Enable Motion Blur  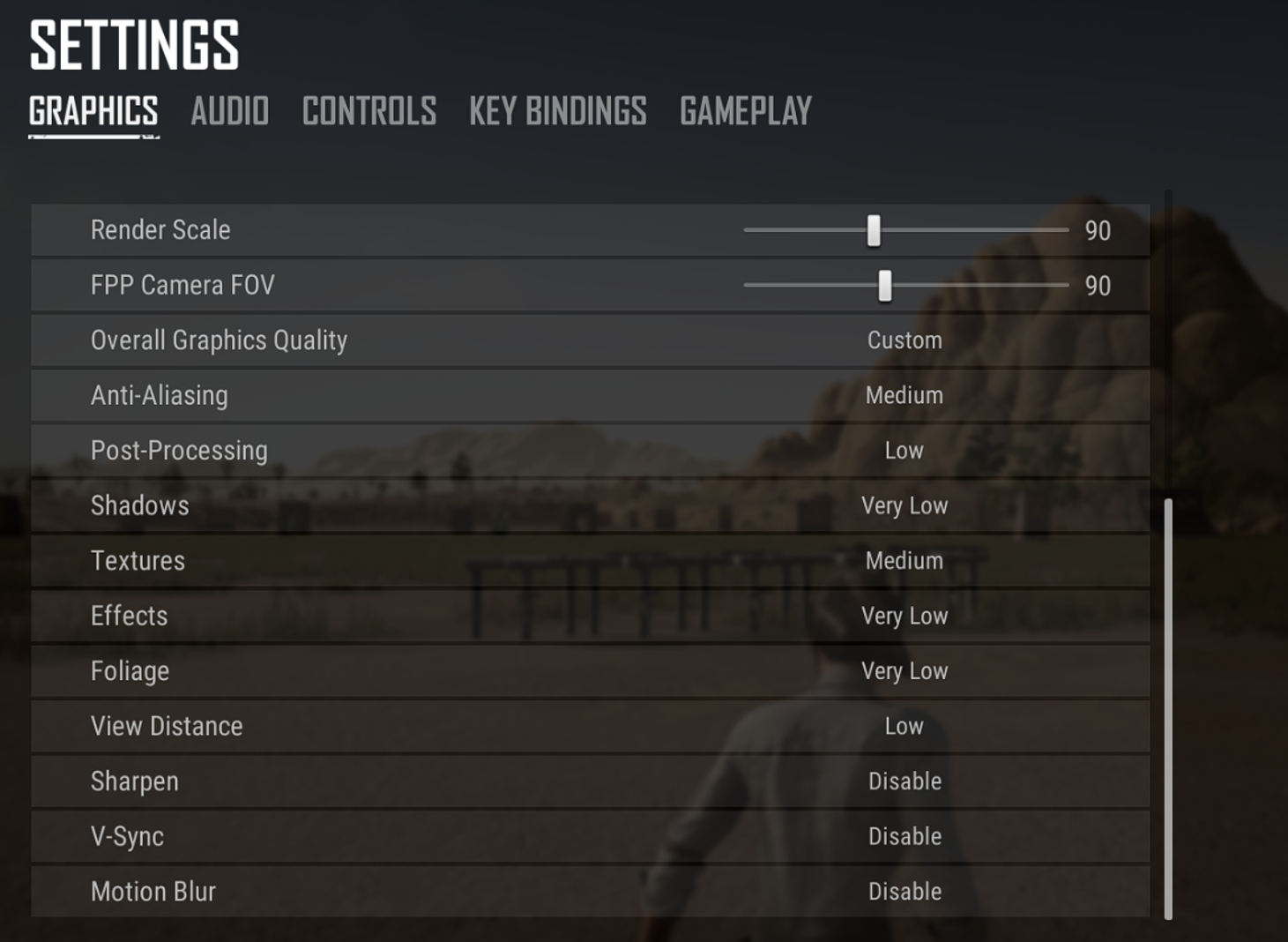click(905, 891)
